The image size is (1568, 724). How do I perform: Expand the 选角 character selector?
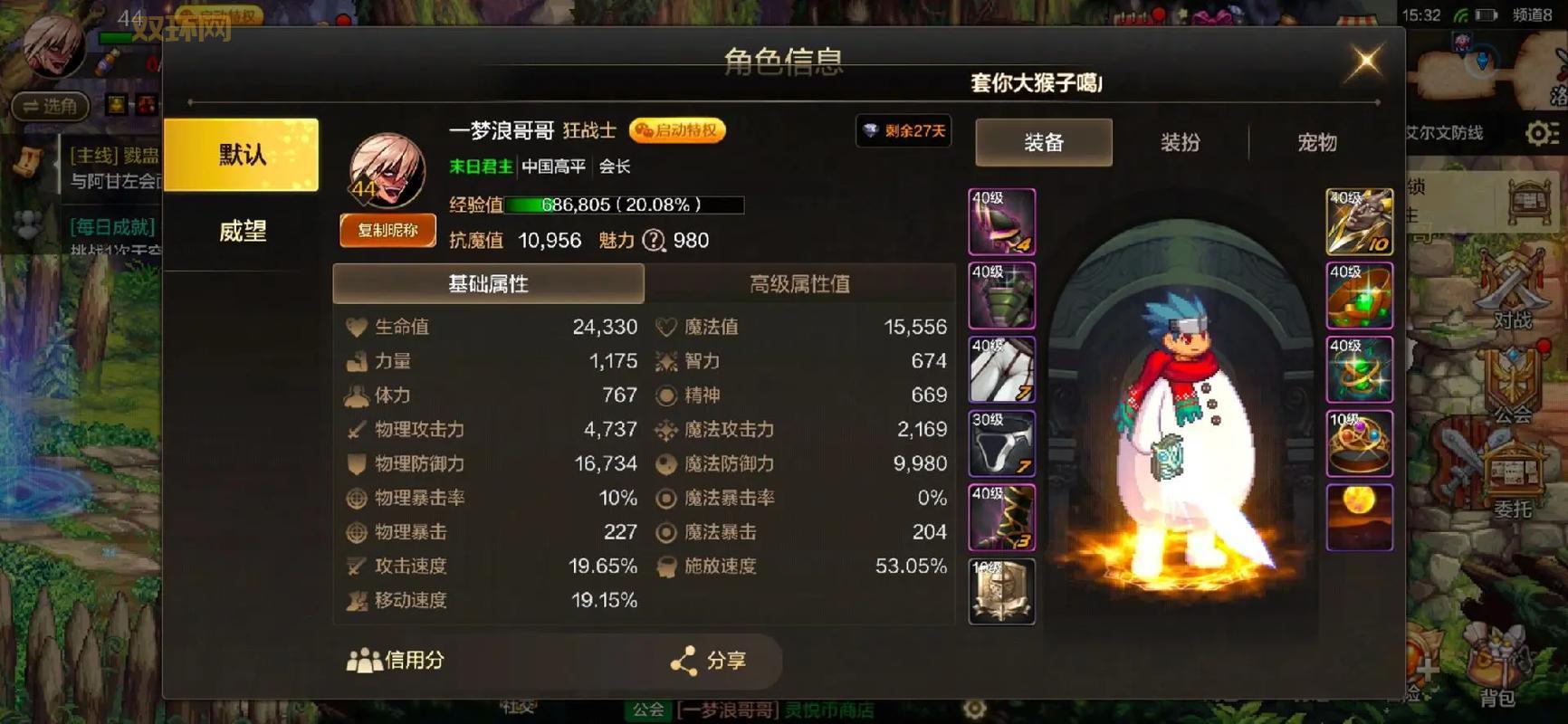click(x=50, y=107)
